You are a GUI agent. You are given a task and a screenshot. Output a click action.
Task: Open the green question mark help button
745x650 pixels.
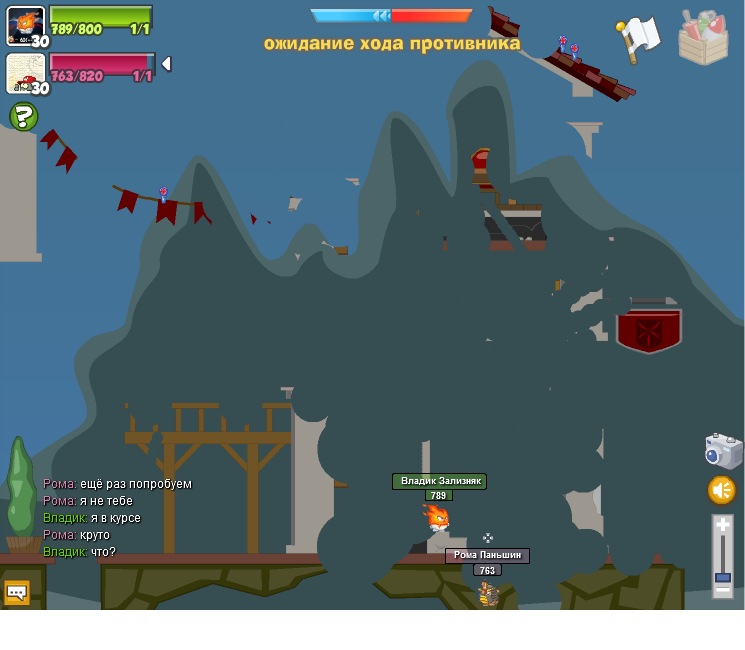(x=23, y=117)
